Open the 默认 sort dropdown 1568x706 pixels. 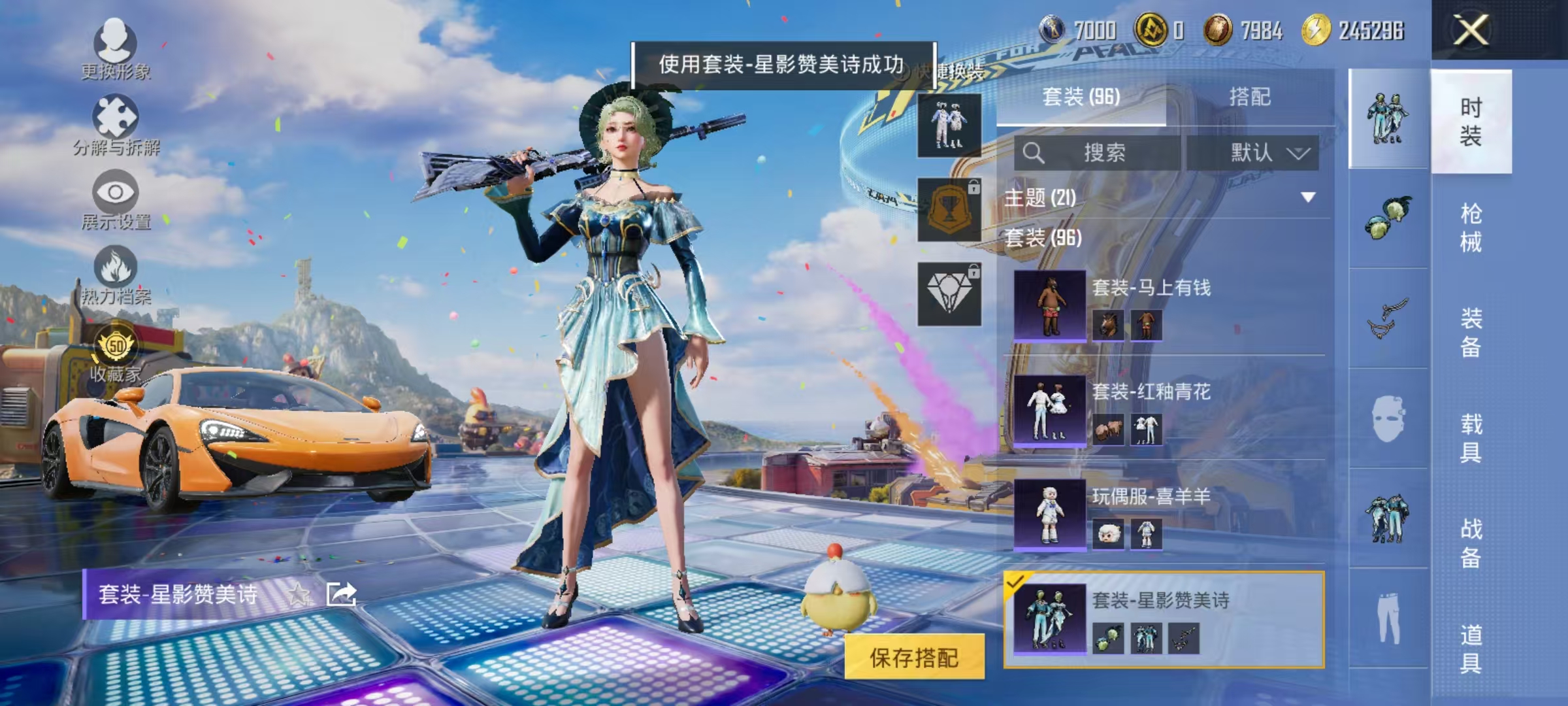[1268, 152]
